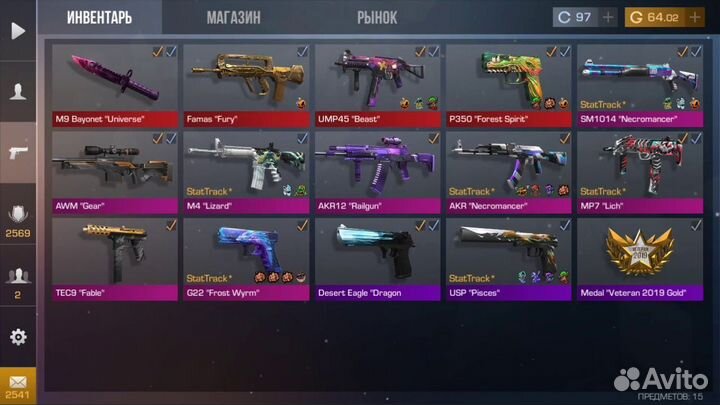
Task: Pick the P350 "Forest Spirit" pistol
Action: tap(508, 83)
